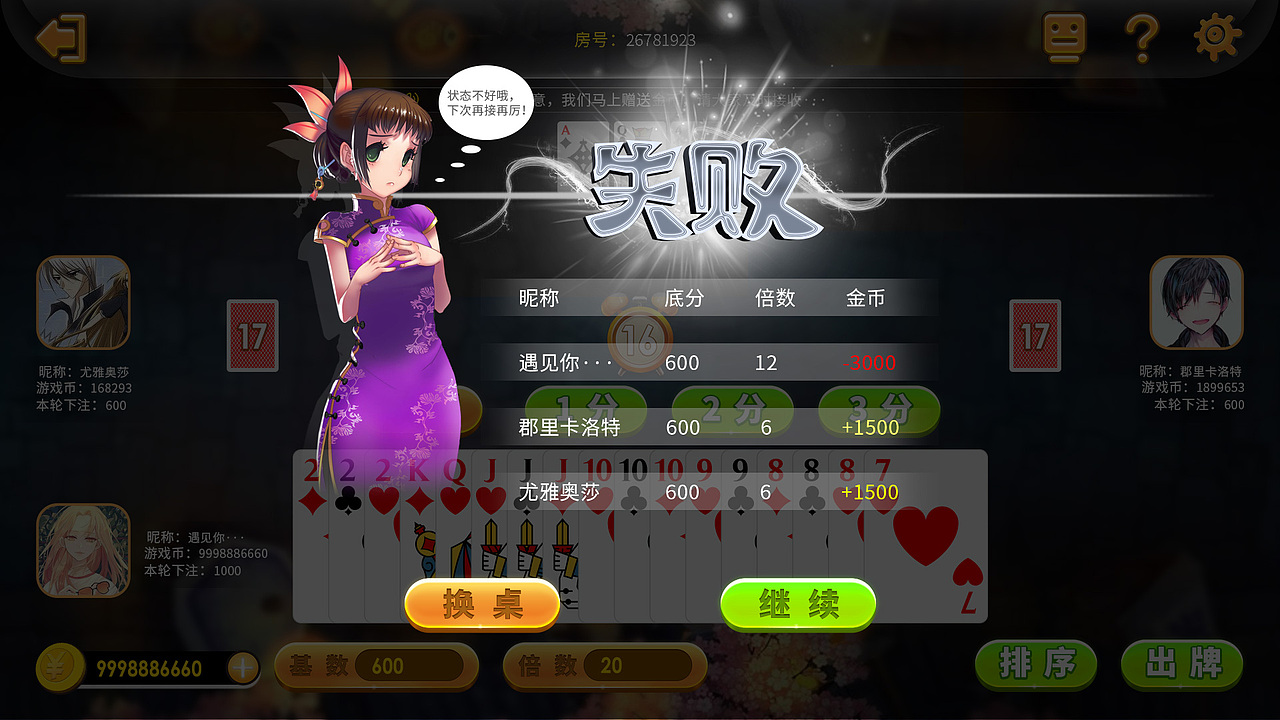Select the 2分 bid option
Image resolution: width=1280 pixels, height=720 pixels.
tap(733, 408)
